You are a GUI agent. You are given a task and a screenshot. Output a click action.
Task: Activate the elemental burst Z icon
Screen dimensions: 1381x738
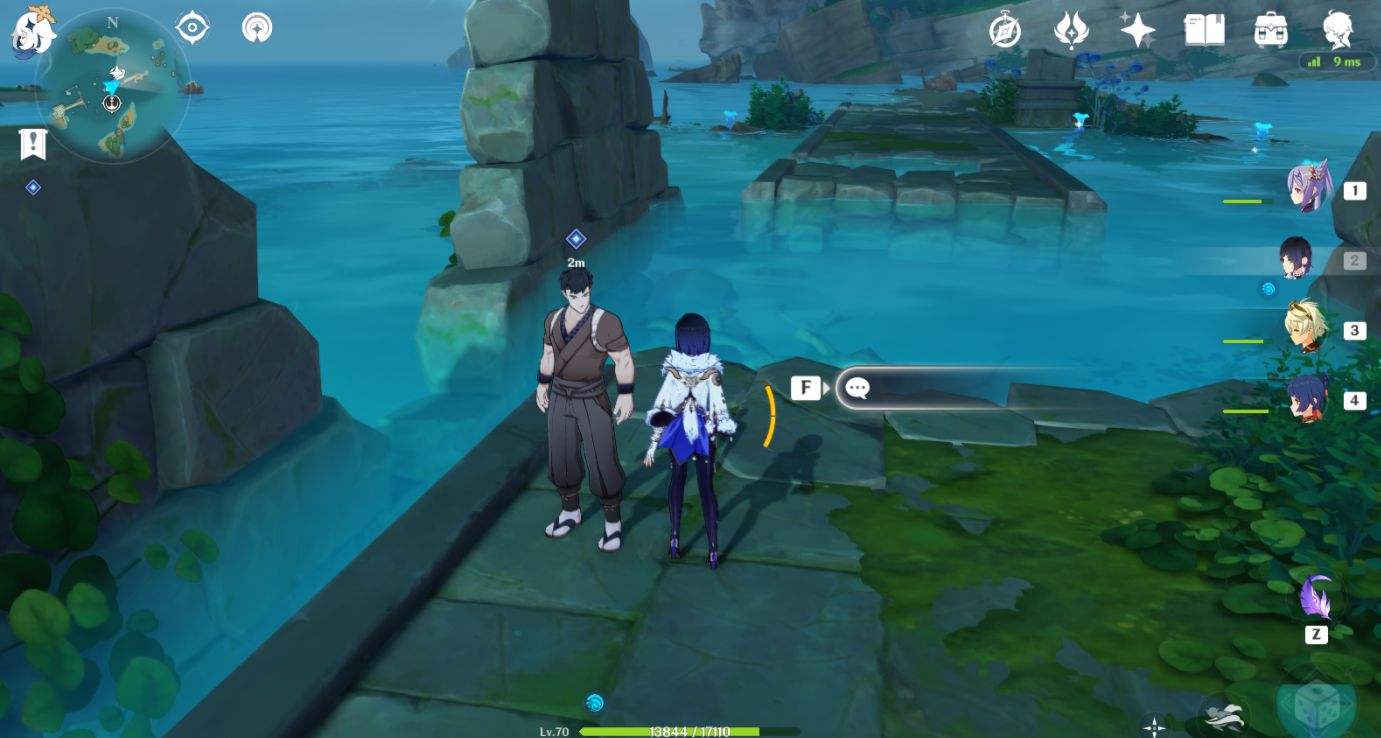point(1315,605)
